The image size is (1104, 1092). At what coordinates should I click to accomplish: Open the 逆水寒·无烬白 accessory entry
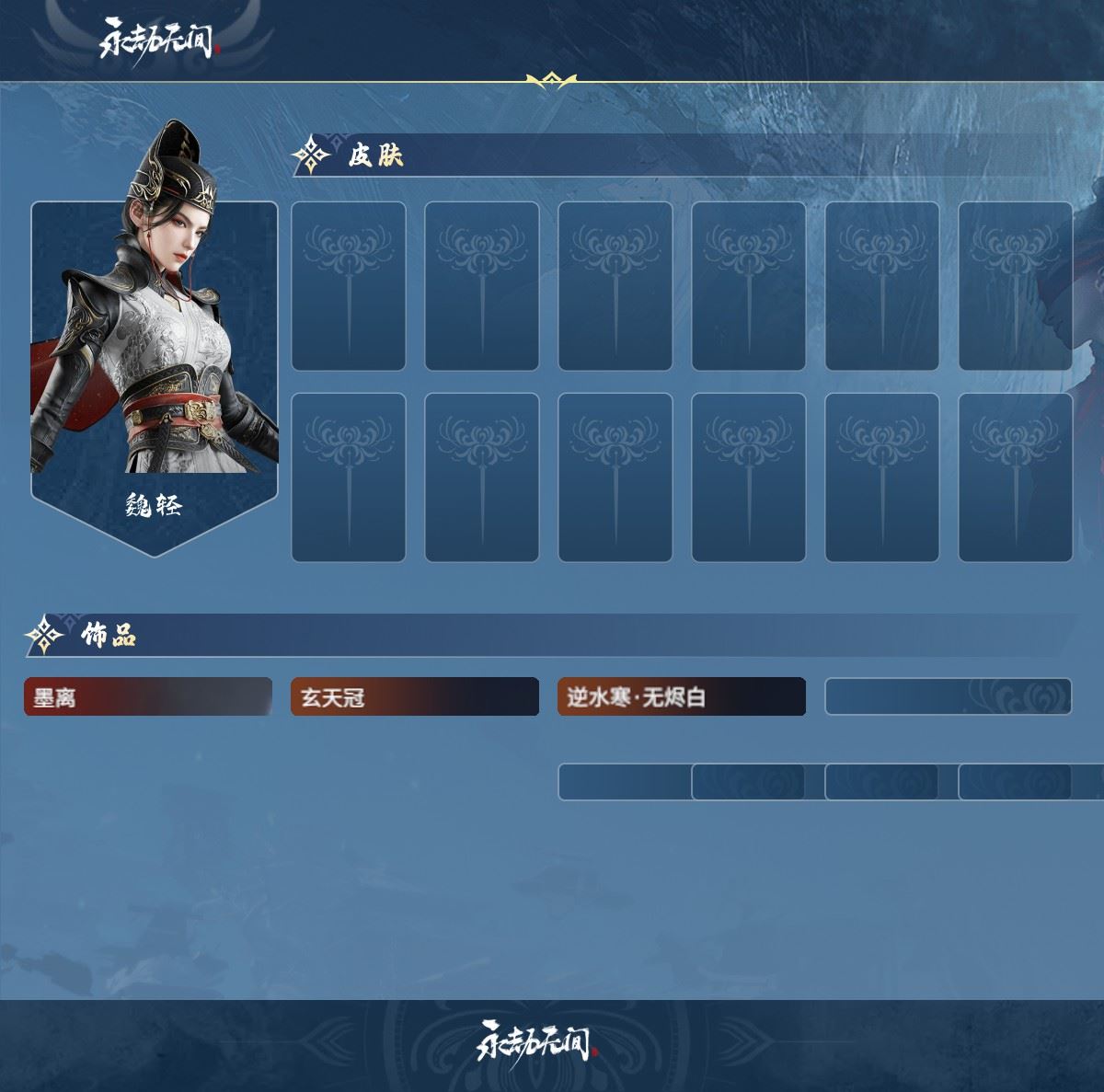[681, 697]
